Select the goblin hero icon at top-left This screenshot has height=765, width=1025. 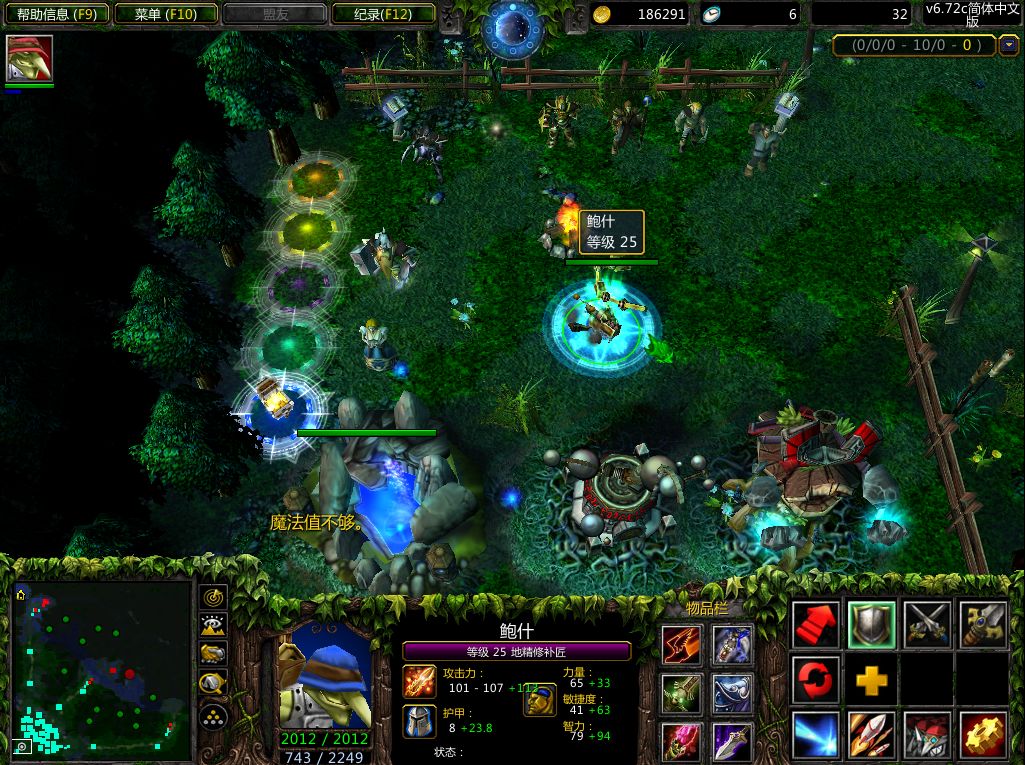(29, 58)
